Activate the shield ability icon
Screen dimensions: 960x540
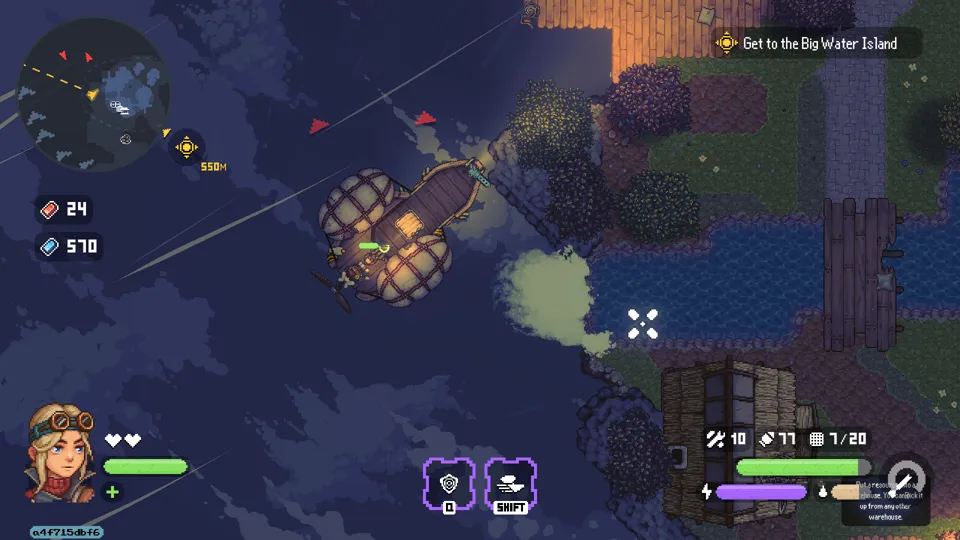pyautogui.click(x=449, y=483)
